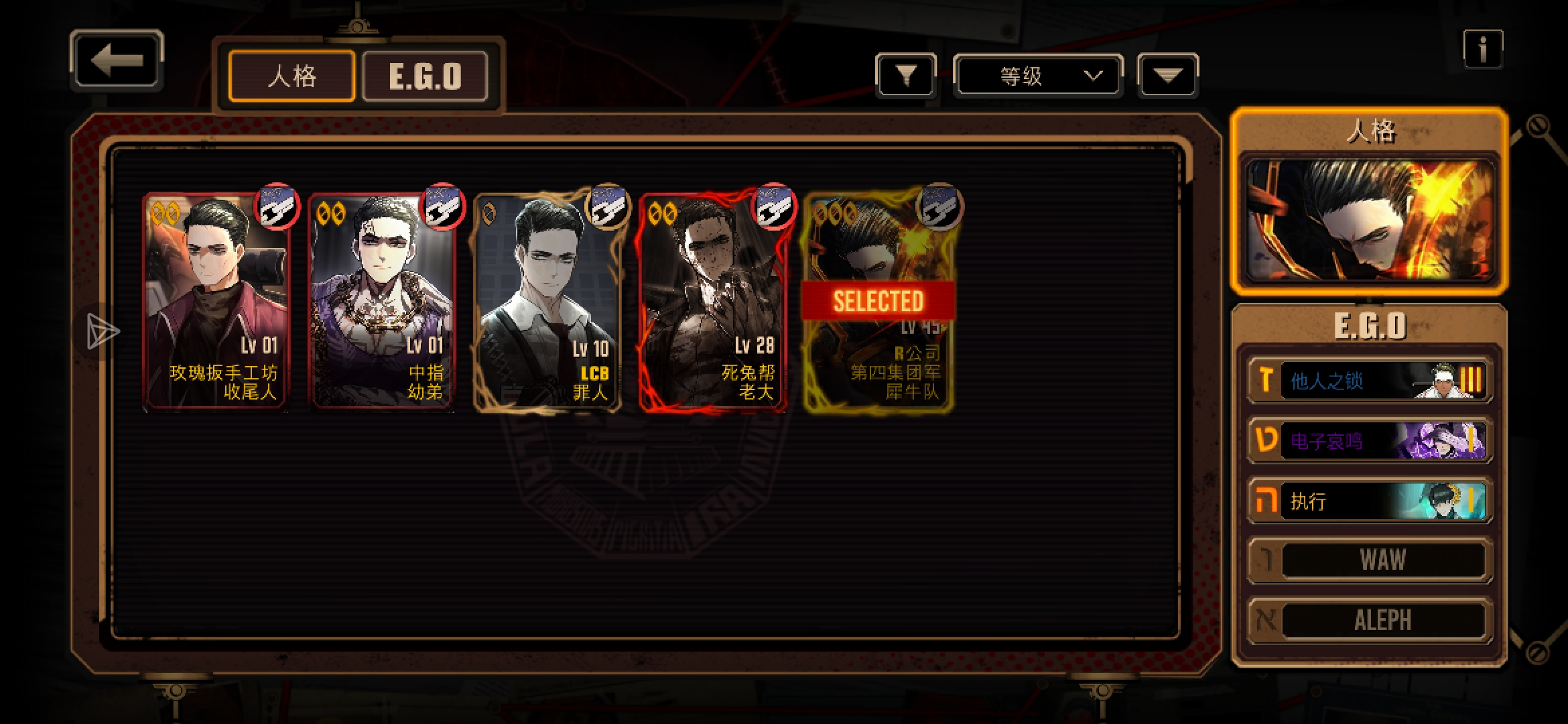
Task: Select the 电子哀鸣 E.G.O slot
Action: pos(1370,440)
